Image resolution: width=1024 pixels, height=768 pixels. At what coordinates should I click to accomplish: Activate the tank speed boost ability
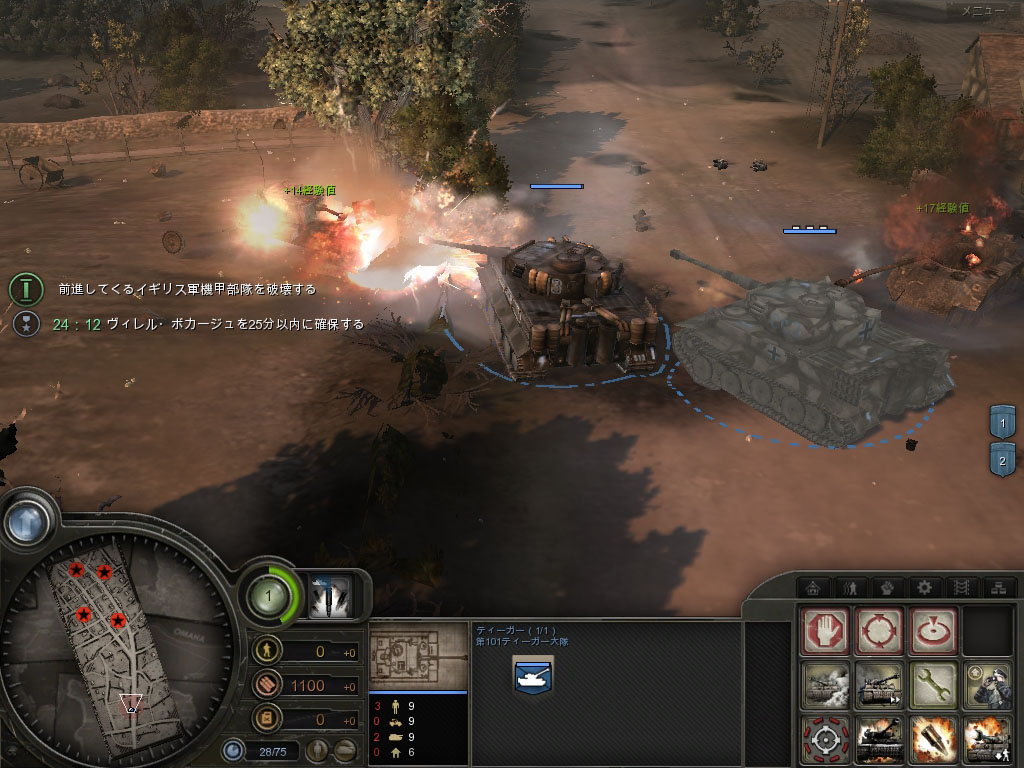(880, 686)
